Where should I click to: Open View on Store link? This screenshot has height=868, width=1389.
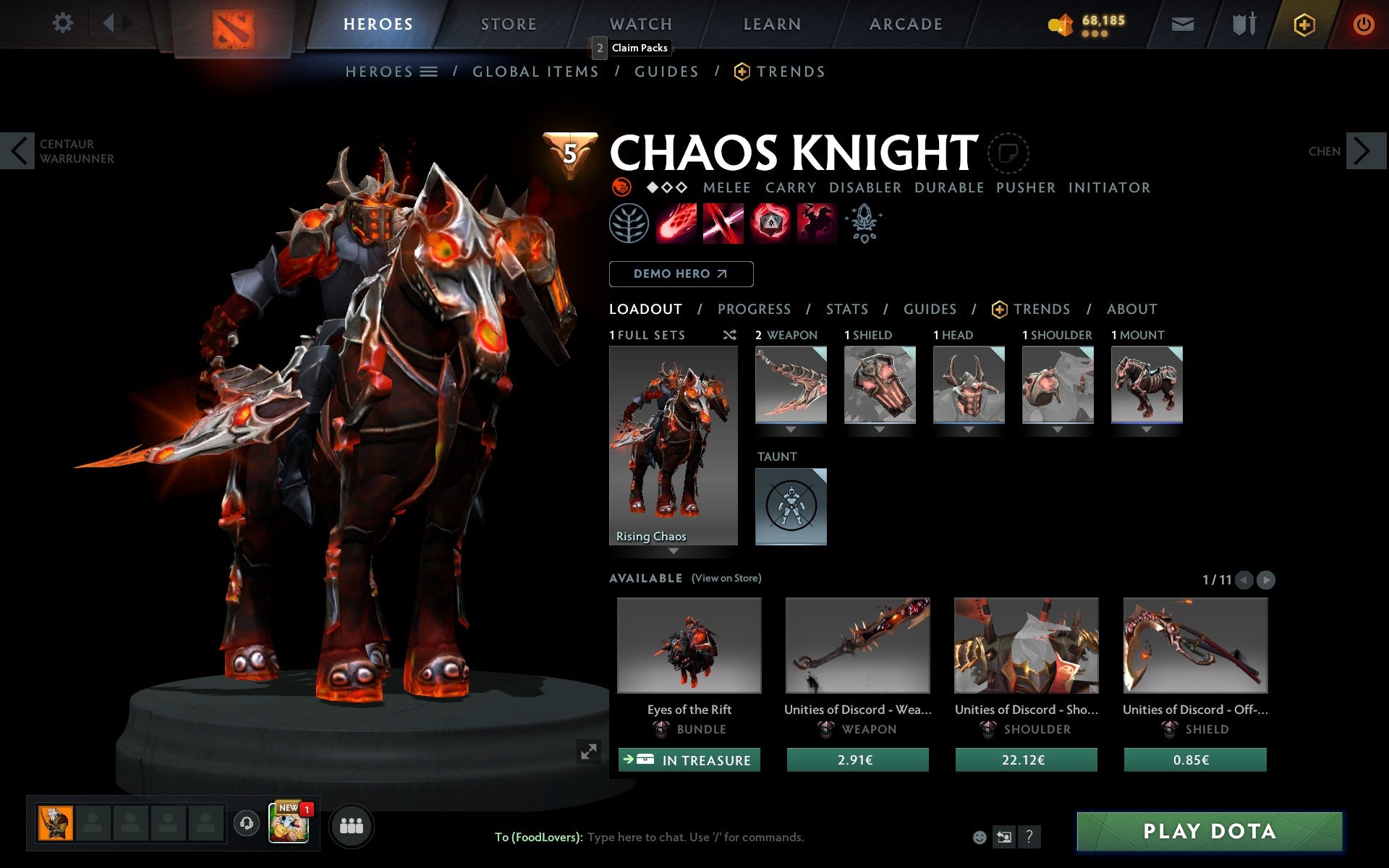pos(726,578)
